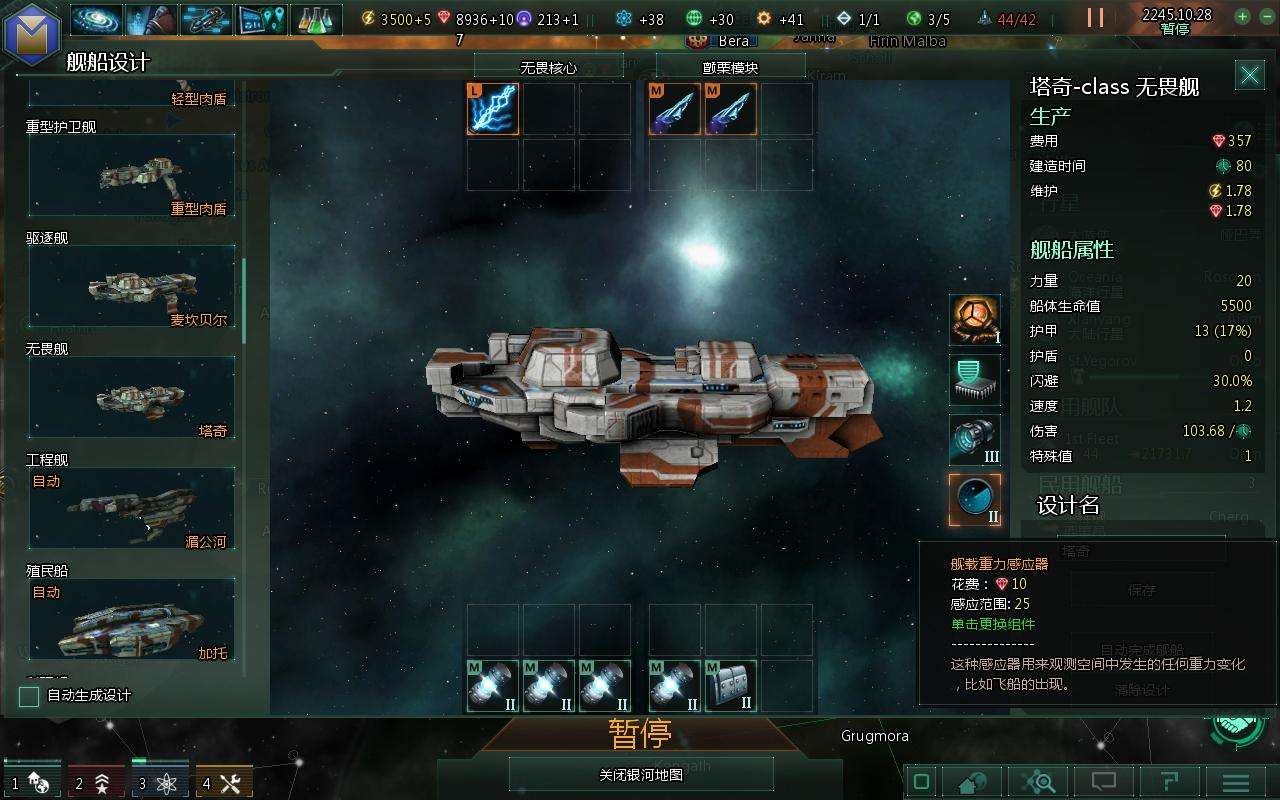Close the galaxy map

[640, 774]
